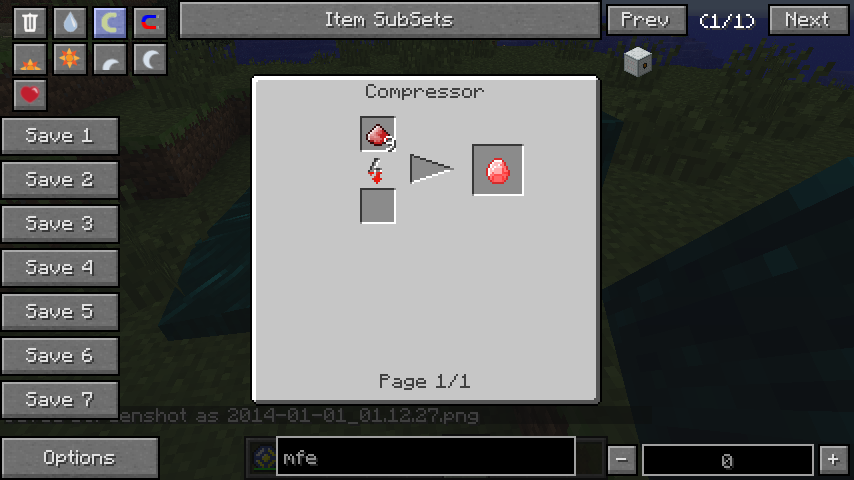Increase item quantity with plus button
Image resolution: width=854 pixels, height=480 pixels.
pyautogui.click(x=833, y=460)
